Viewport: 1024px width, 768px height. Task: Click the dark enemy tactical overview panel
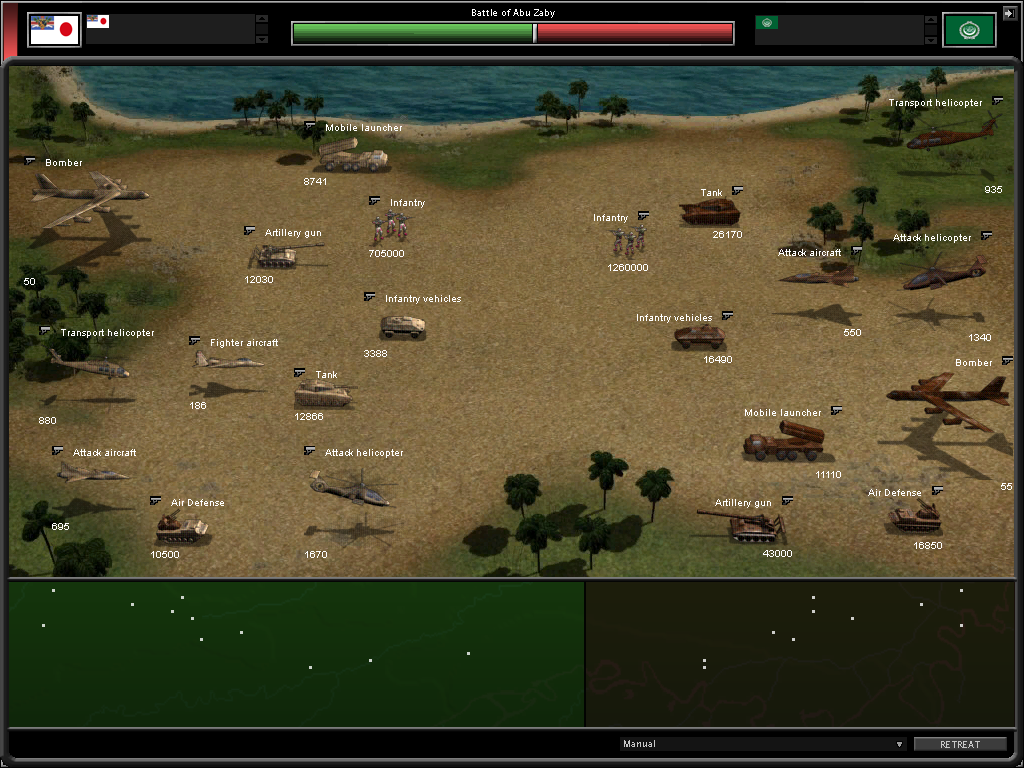800,654
